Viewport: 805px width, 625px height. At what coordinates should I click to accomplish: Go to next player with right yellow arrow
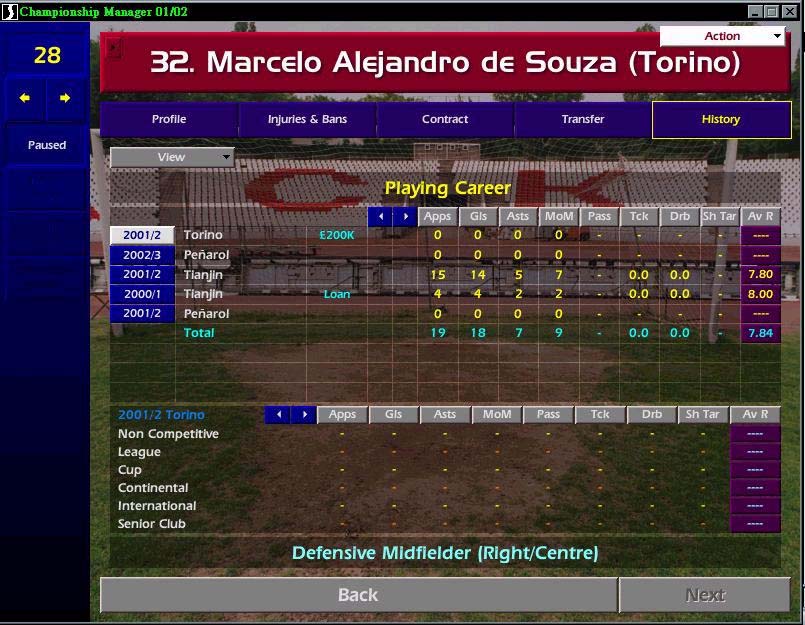click(x=65, y=98)
